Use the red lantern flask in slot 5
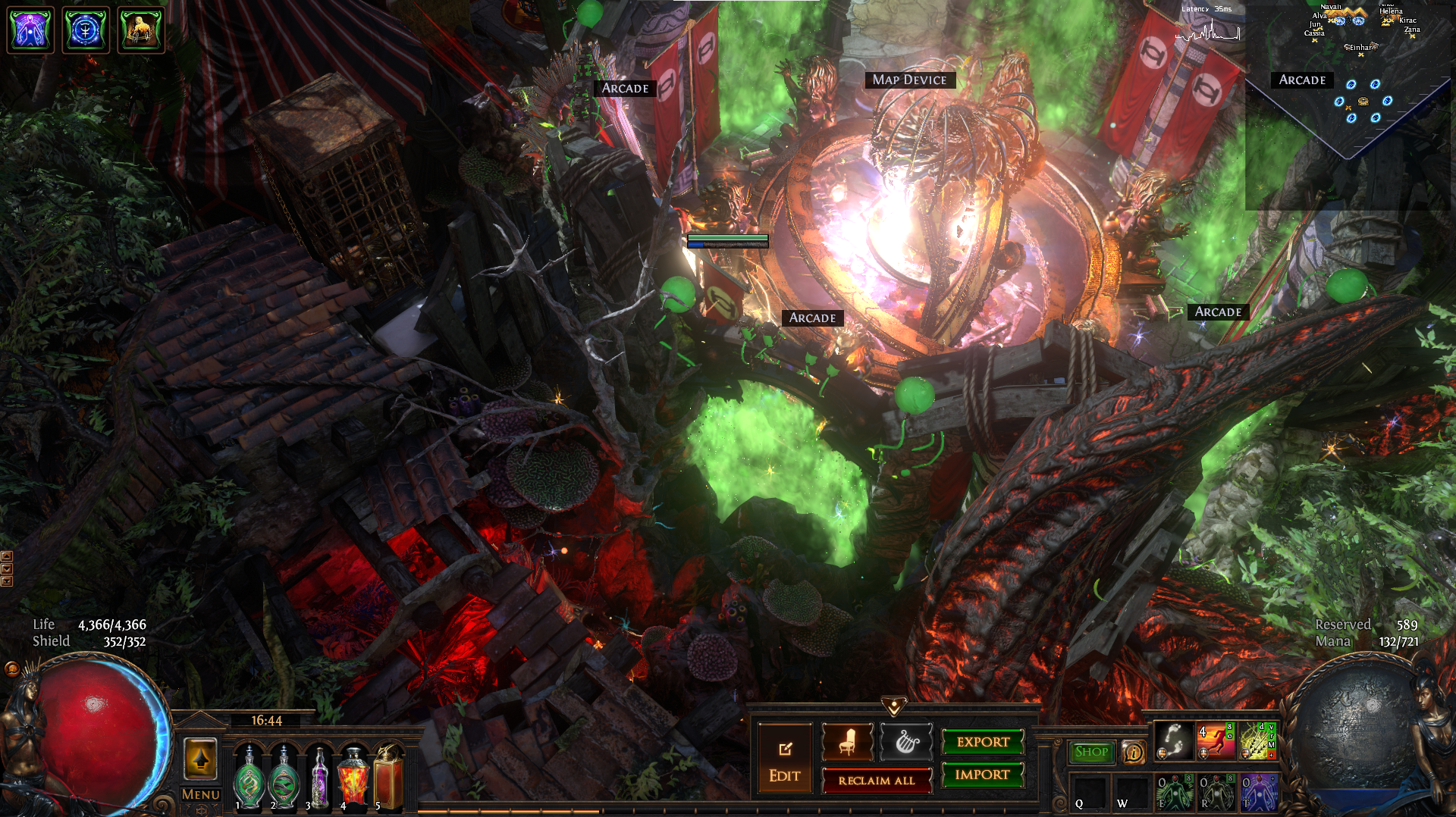1456x817 pixels. [388, 778]
